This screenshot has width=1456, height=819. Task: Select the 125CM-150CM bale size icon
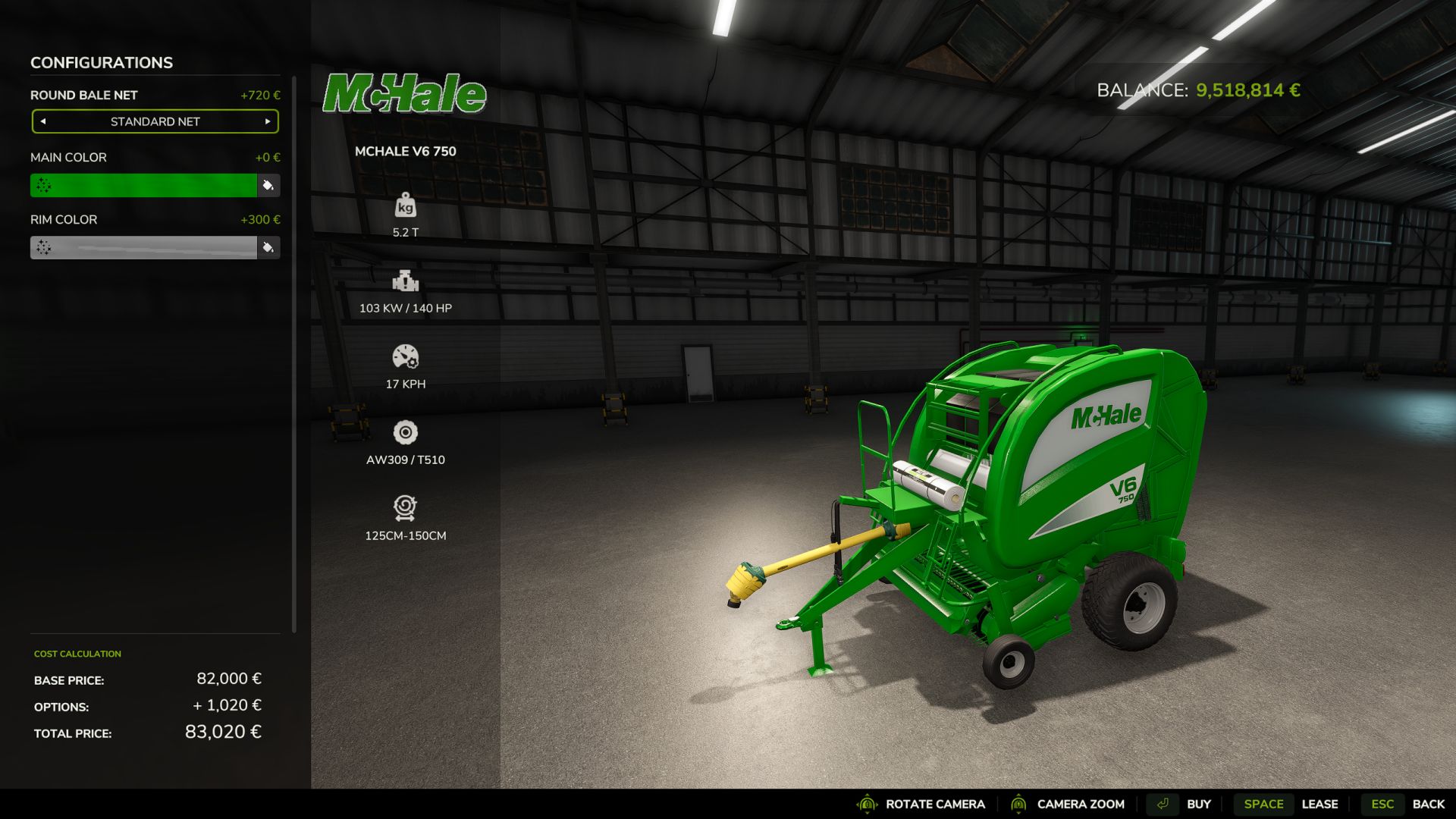pos(406,507)
